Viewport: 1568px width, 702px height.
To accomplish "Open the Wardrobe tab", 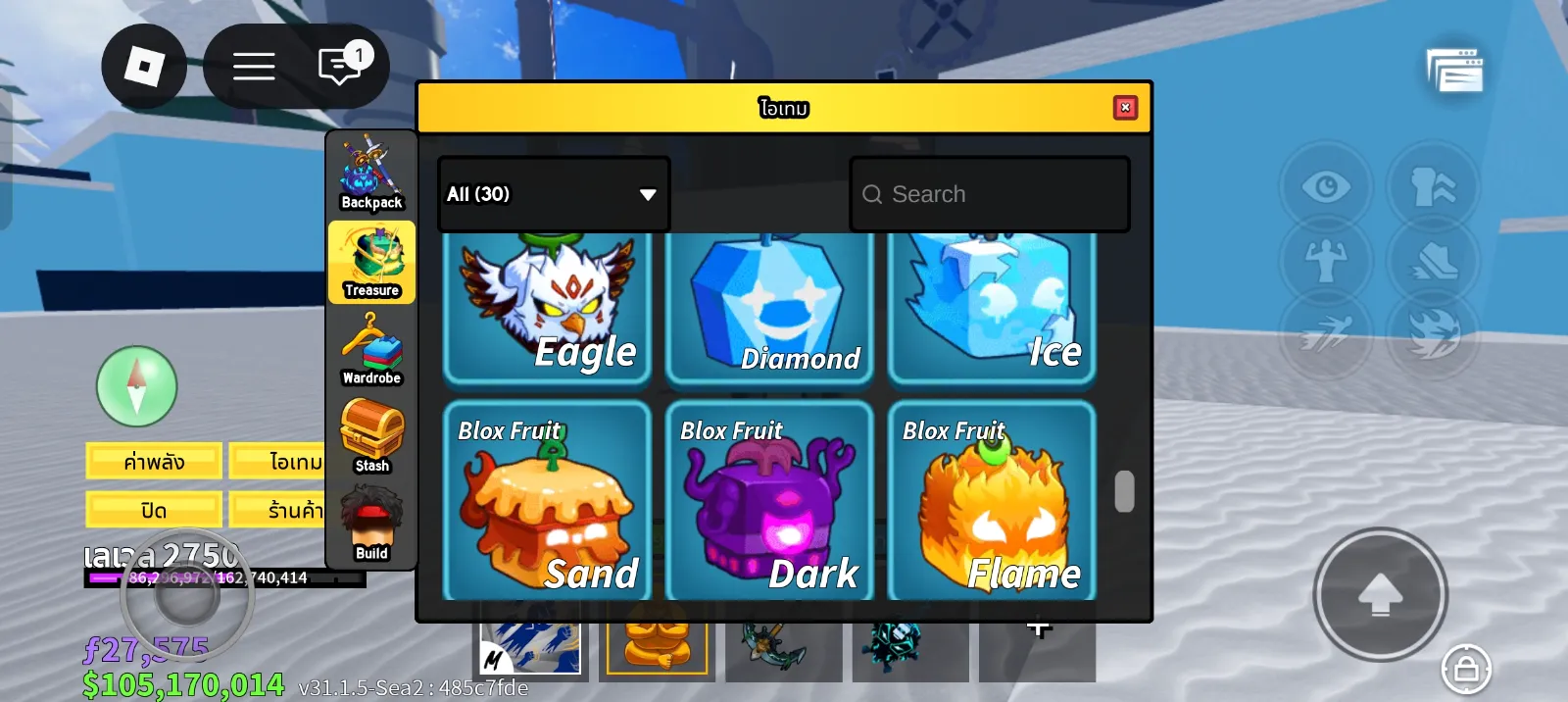I will [371, 349].
